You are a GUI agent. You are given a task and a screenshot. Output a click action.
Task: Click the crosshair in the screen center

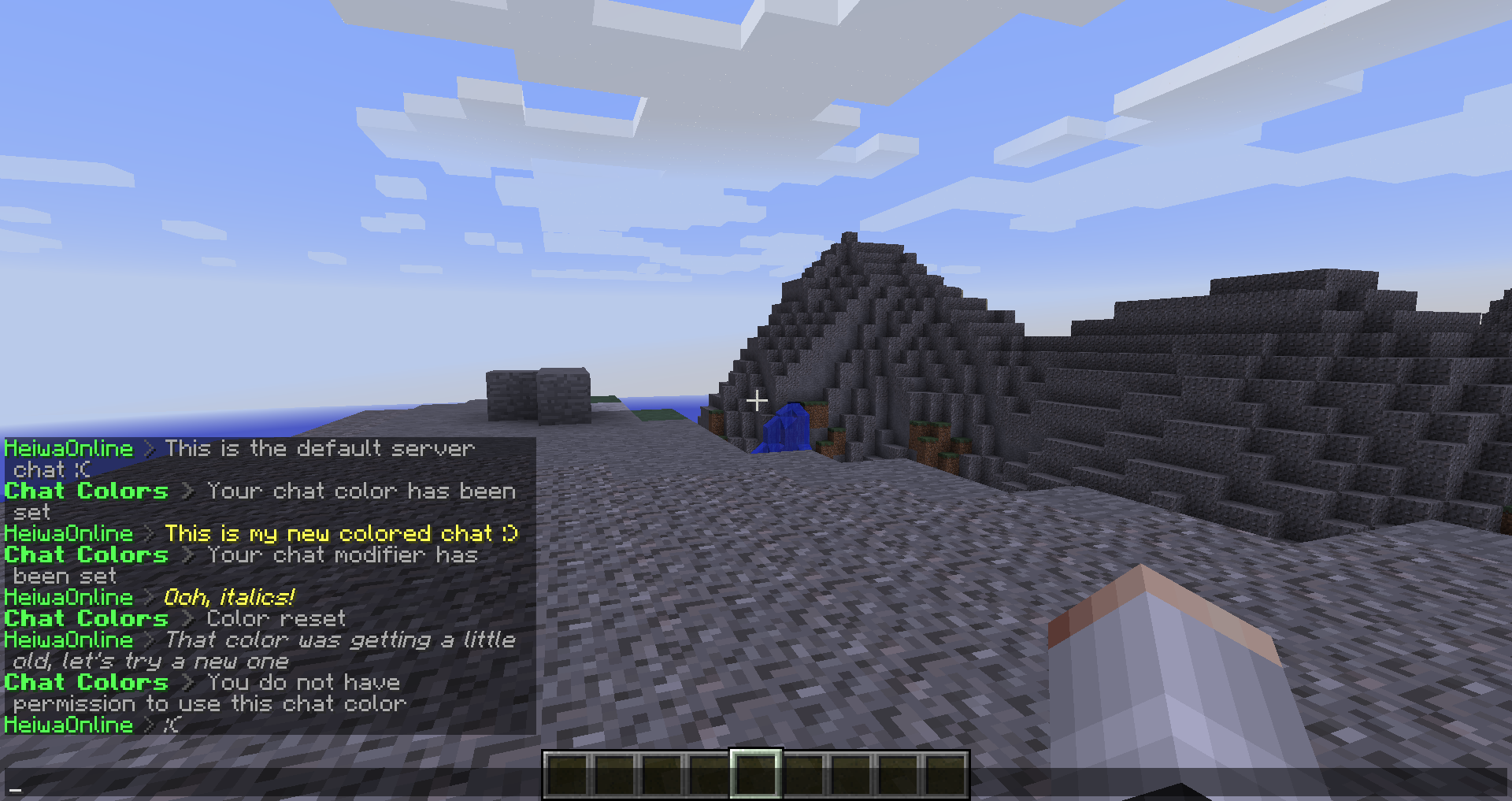756,400
